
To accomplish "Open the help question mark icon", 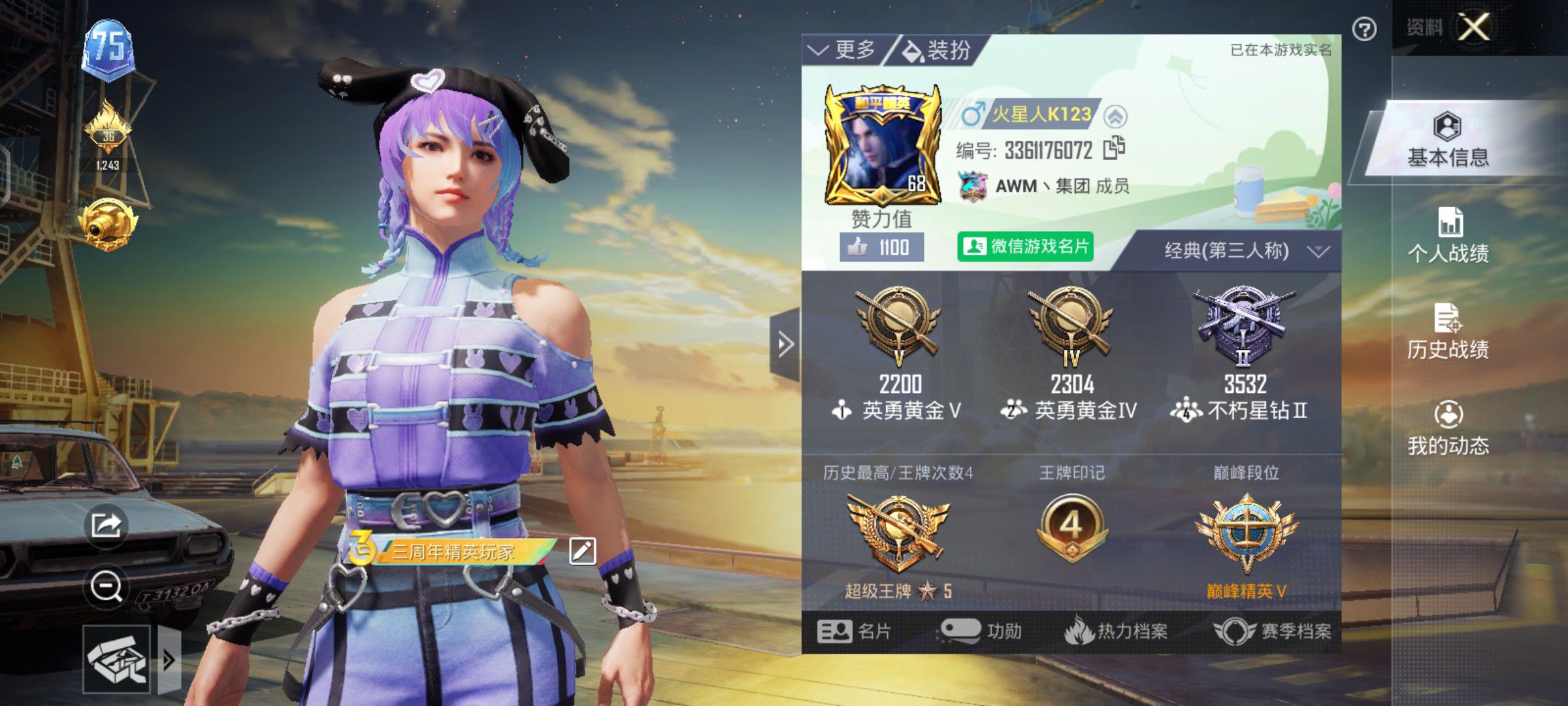I will pyautogui.click(x=1364, y=29).
